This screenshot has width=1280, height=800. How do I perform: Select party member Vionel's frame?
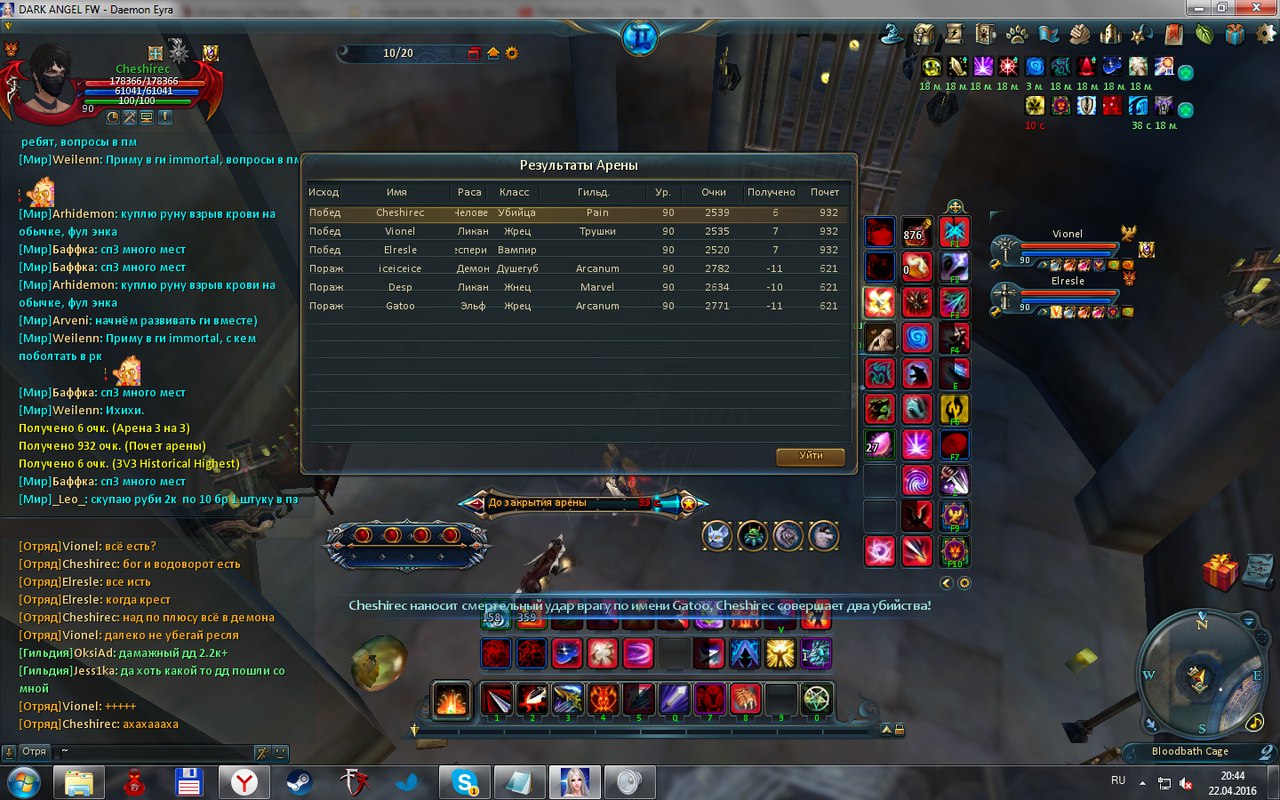tap(1067, 247)
